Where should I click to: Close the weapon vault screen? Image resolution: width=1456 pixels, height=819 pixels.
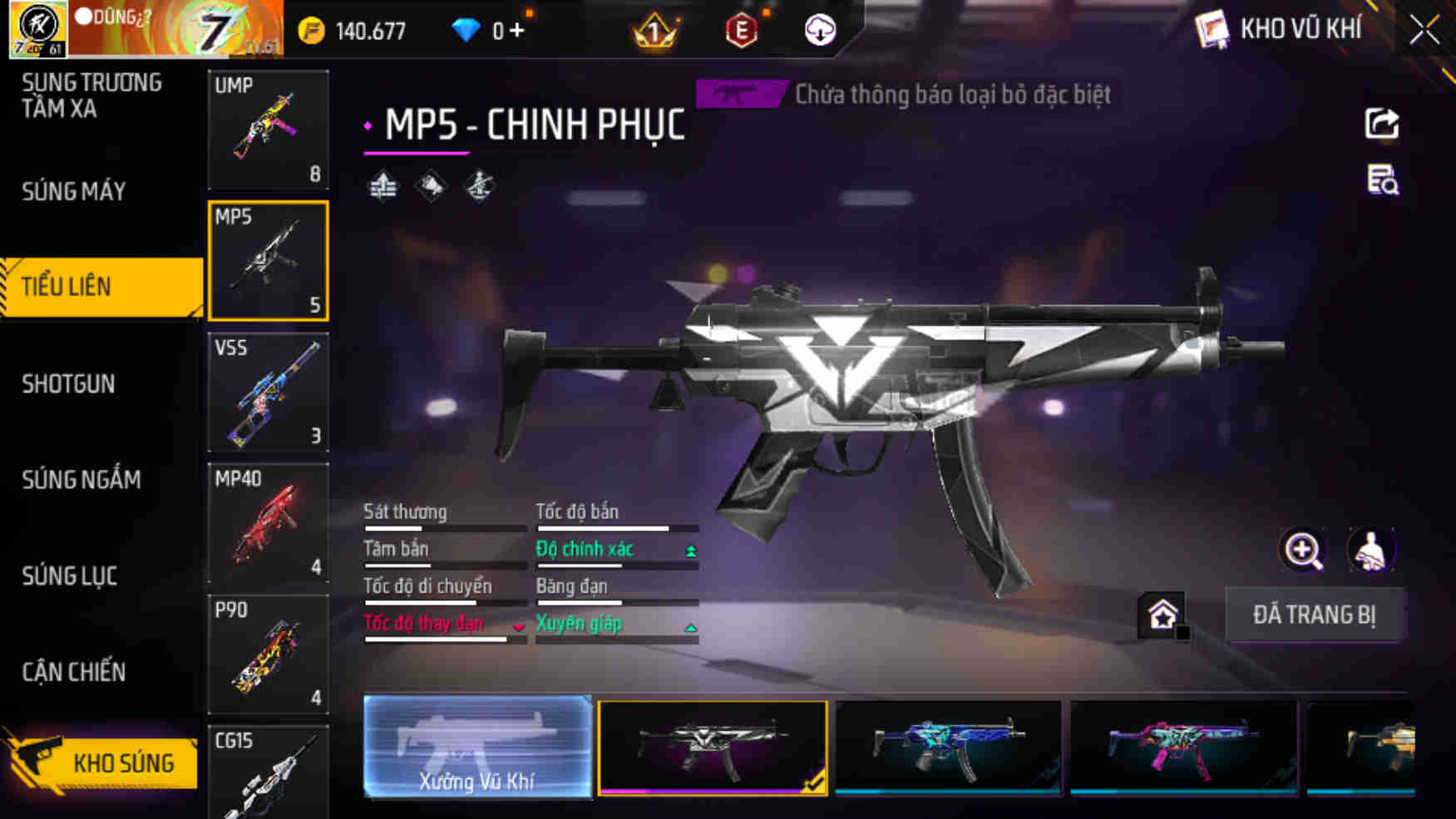1424,31
